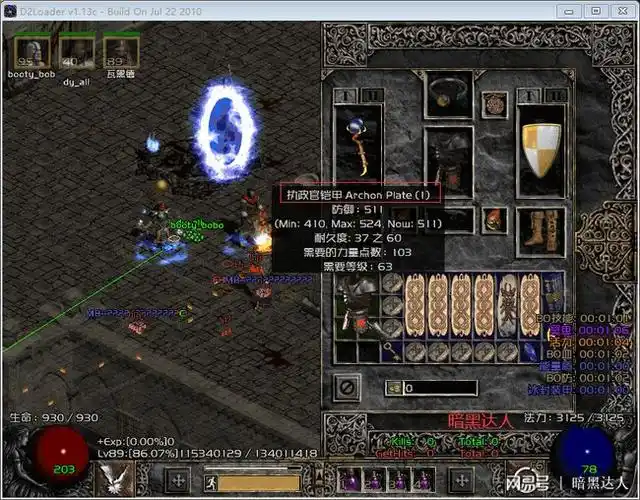Open the booty_bob party portrait

click(32, 51)
